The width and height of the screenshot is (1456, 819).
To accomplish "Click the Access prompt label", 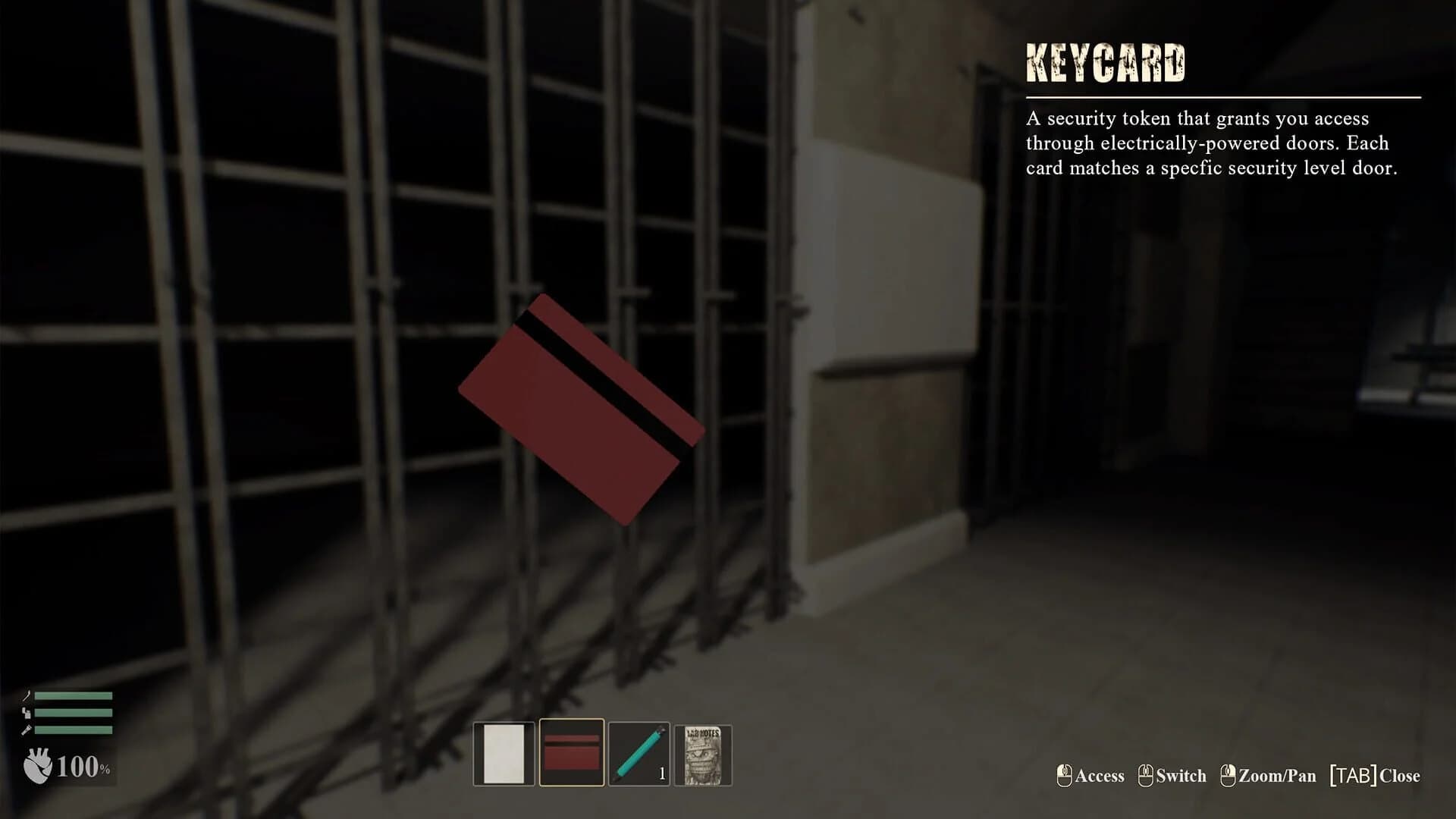I will tap(1100, 776).
